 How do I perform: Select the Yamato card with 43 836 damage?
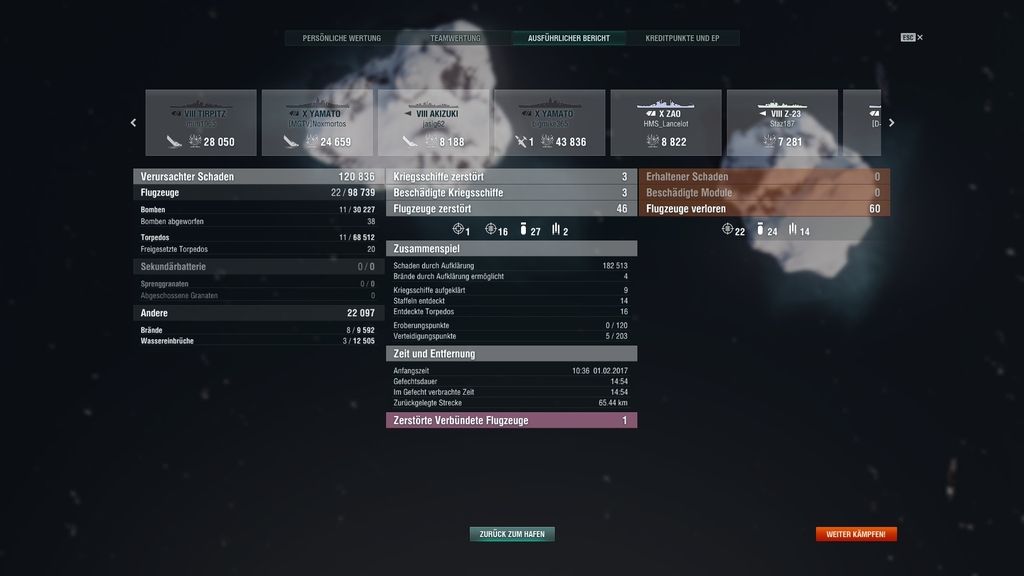pyautogui.click(x=549, y=123)
